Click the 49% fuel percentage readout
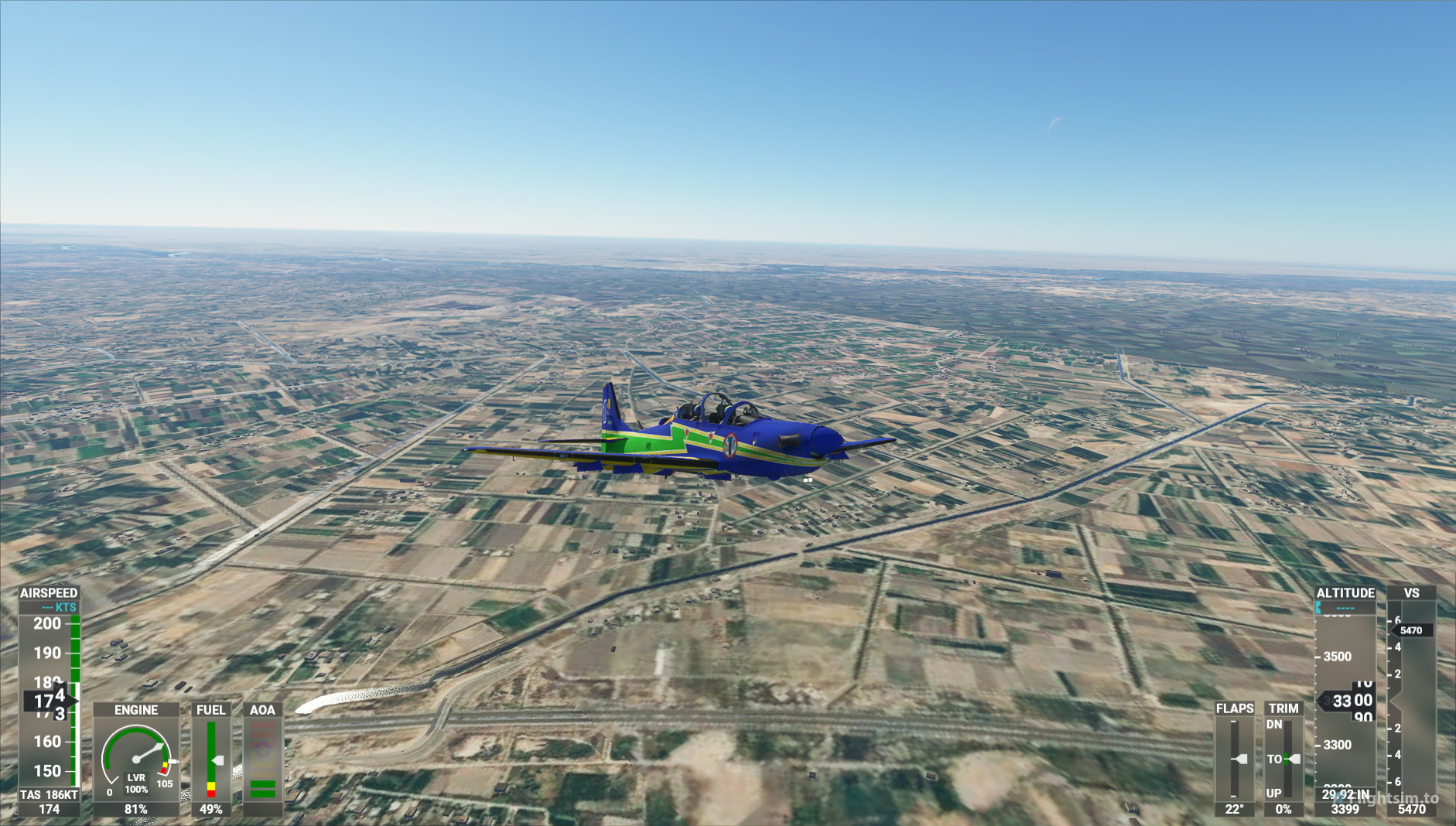 (x=210, y=809)
